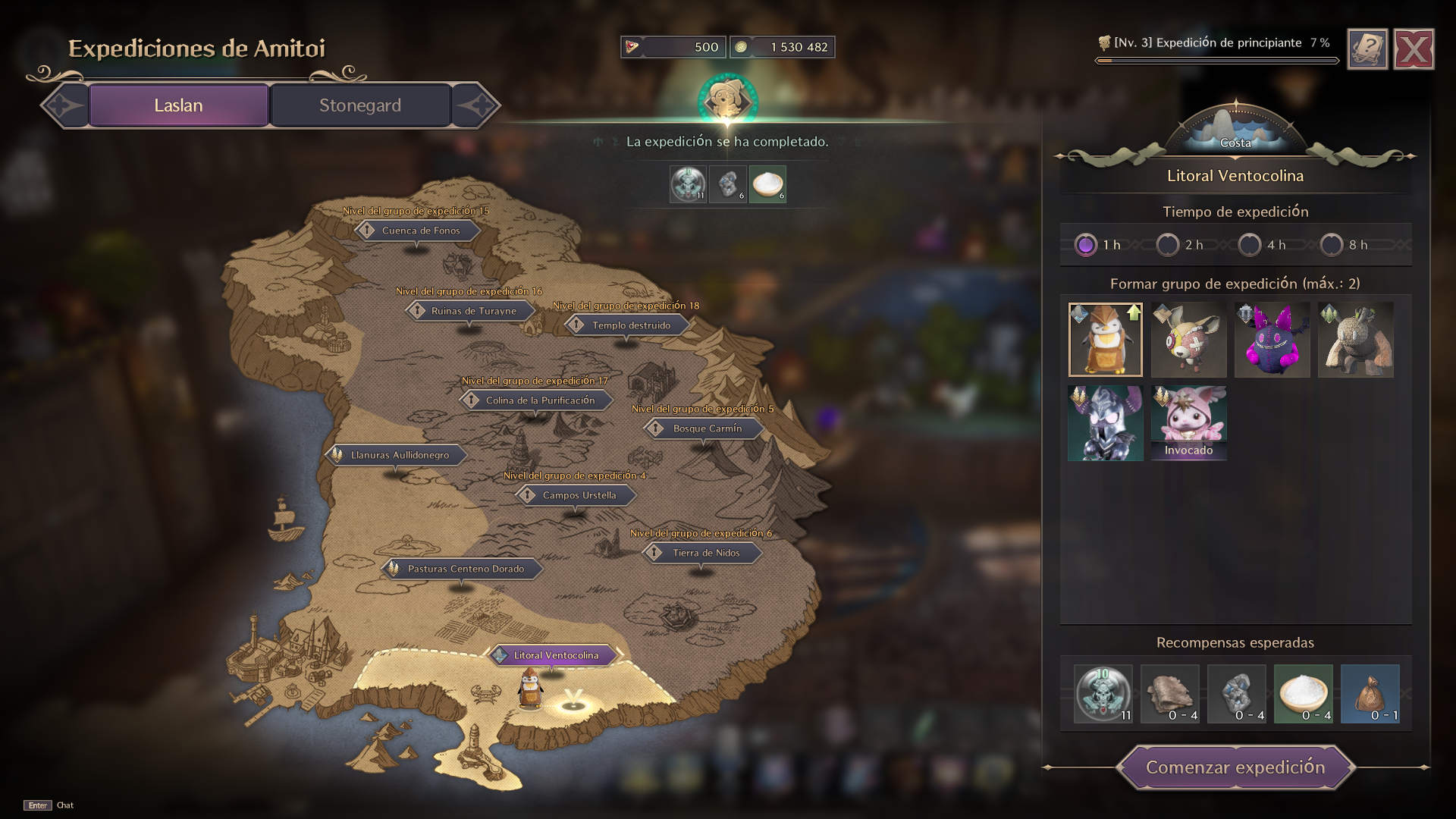Select the Litoral Ventocolina map marker
The width and height of the screenshot is (1456, 819).
(x=555, y=655)
